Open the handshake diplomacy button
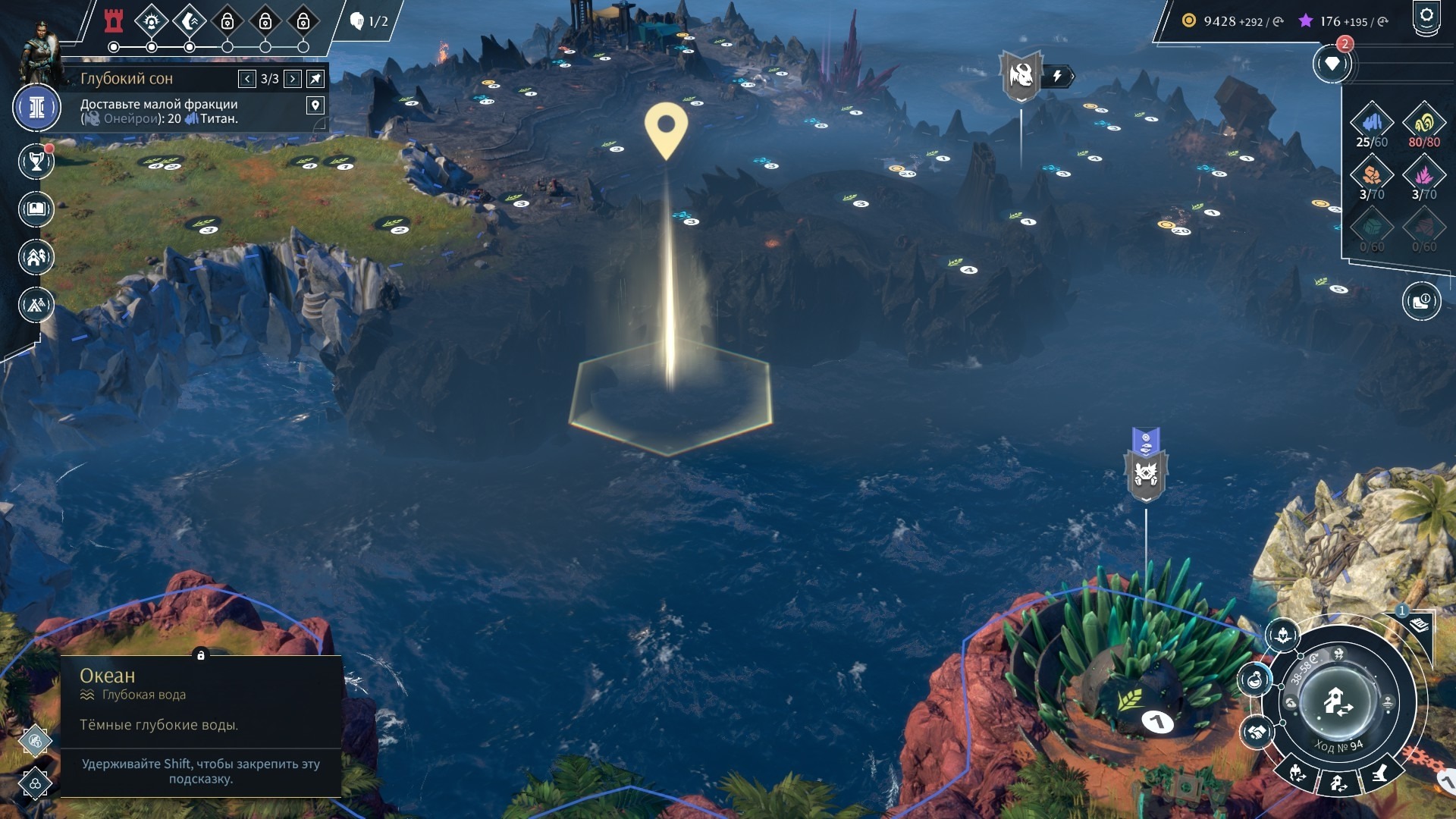Image resolution: width=1456 pixels, height=819 pixels. tap(1256, 732)
